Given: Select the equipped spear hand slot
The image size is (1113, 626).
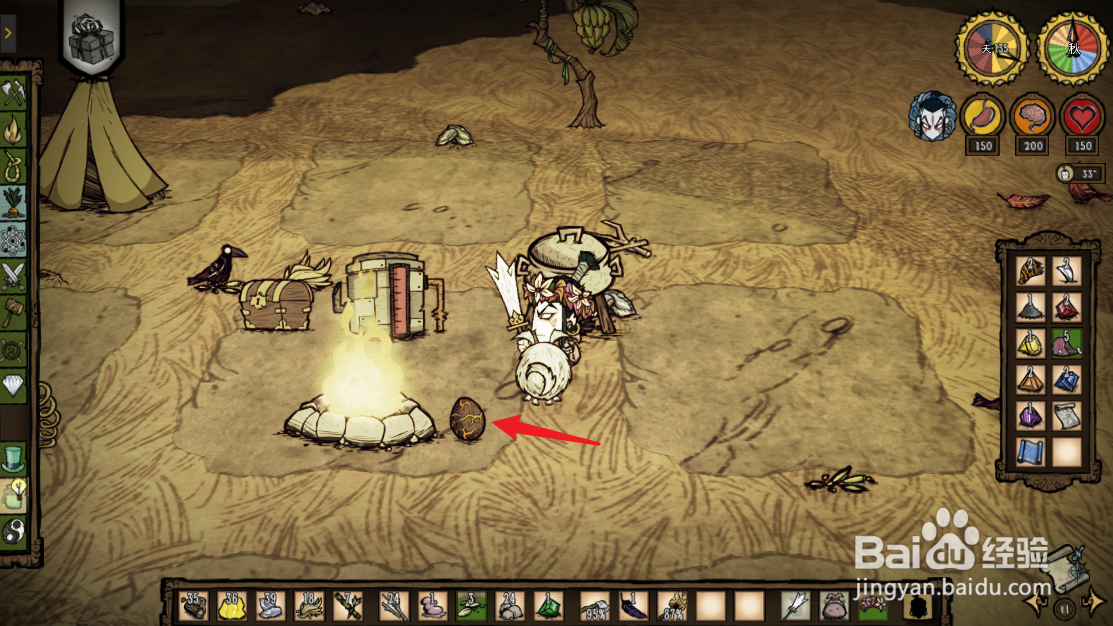Looking at the screenshot, I should [x=798, y=605].
